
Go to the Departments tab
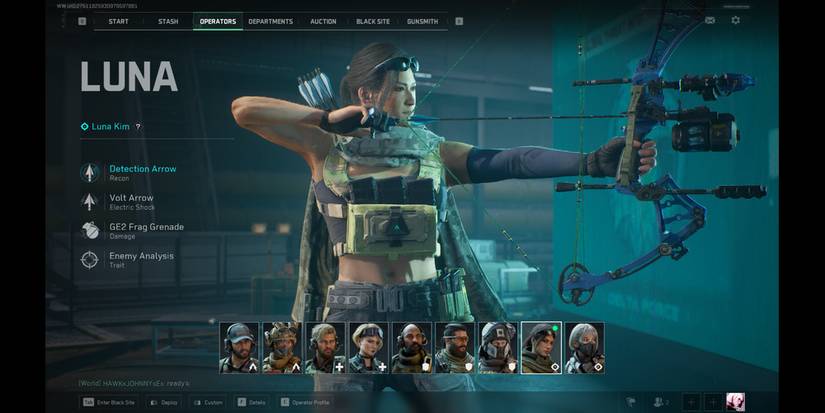(270, 21)
